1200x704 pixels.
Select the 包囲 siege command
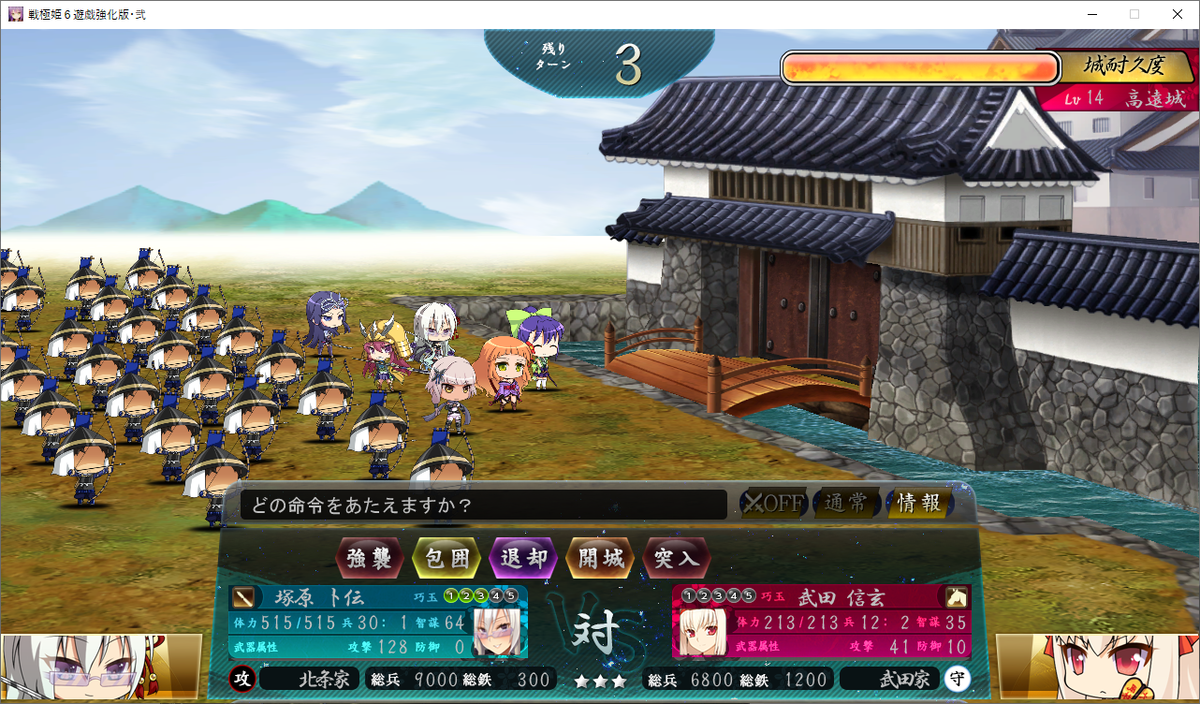tap(447, 558)
